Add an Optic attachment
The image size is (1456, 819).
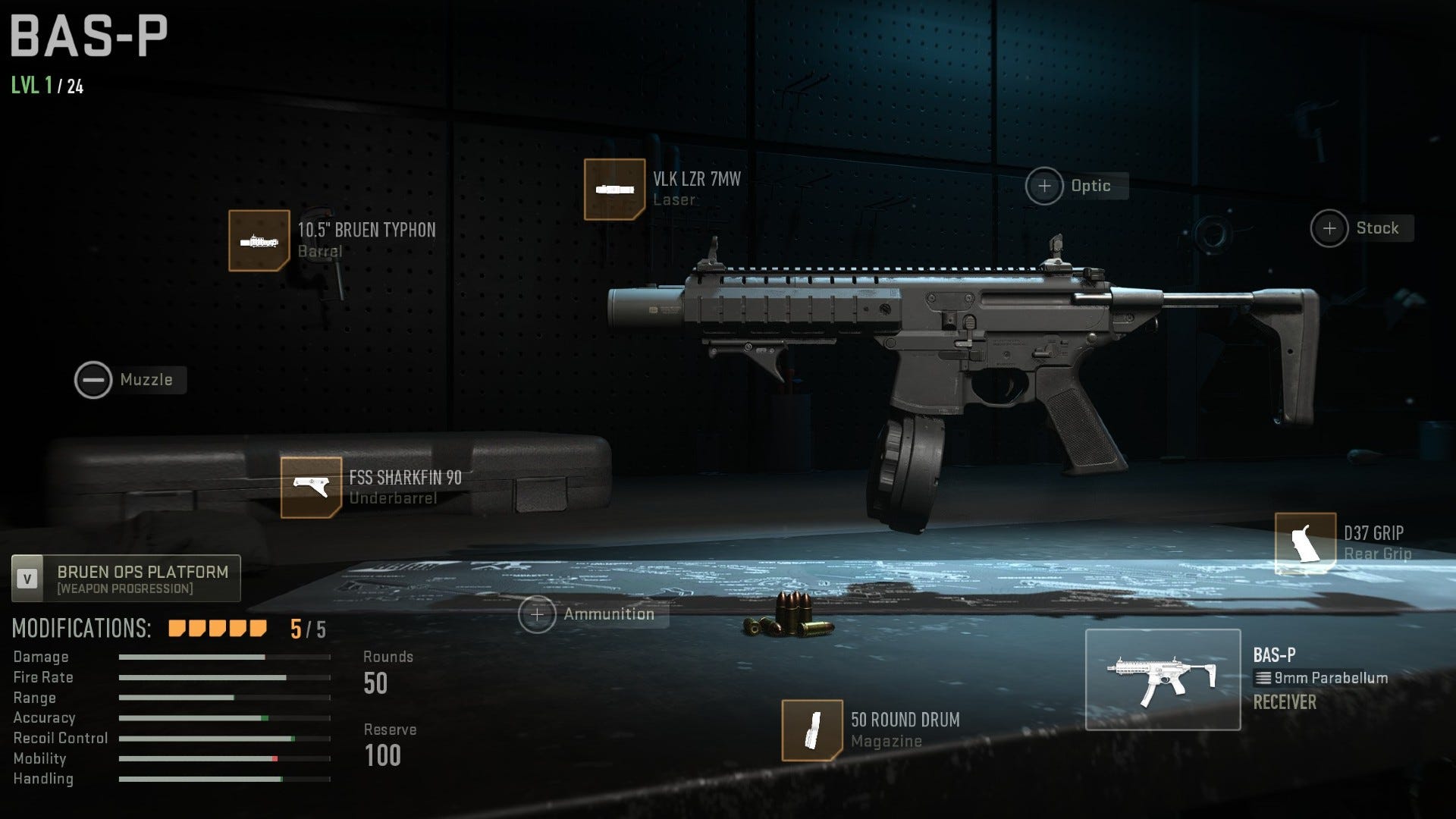pyautogui.click(x=1044, y=186)
